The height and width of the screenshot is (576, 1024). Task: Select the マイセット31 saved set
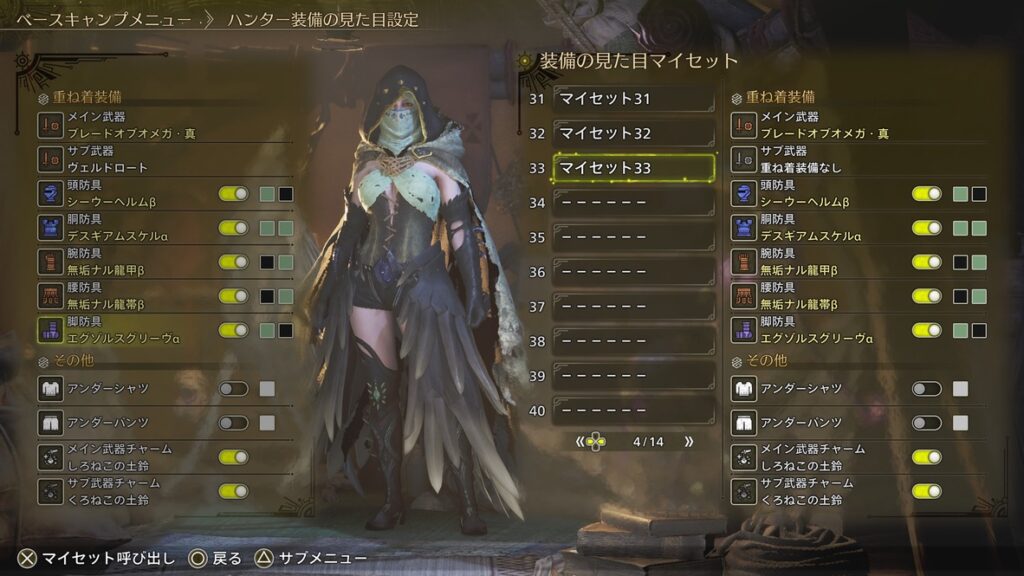(634, 98)
